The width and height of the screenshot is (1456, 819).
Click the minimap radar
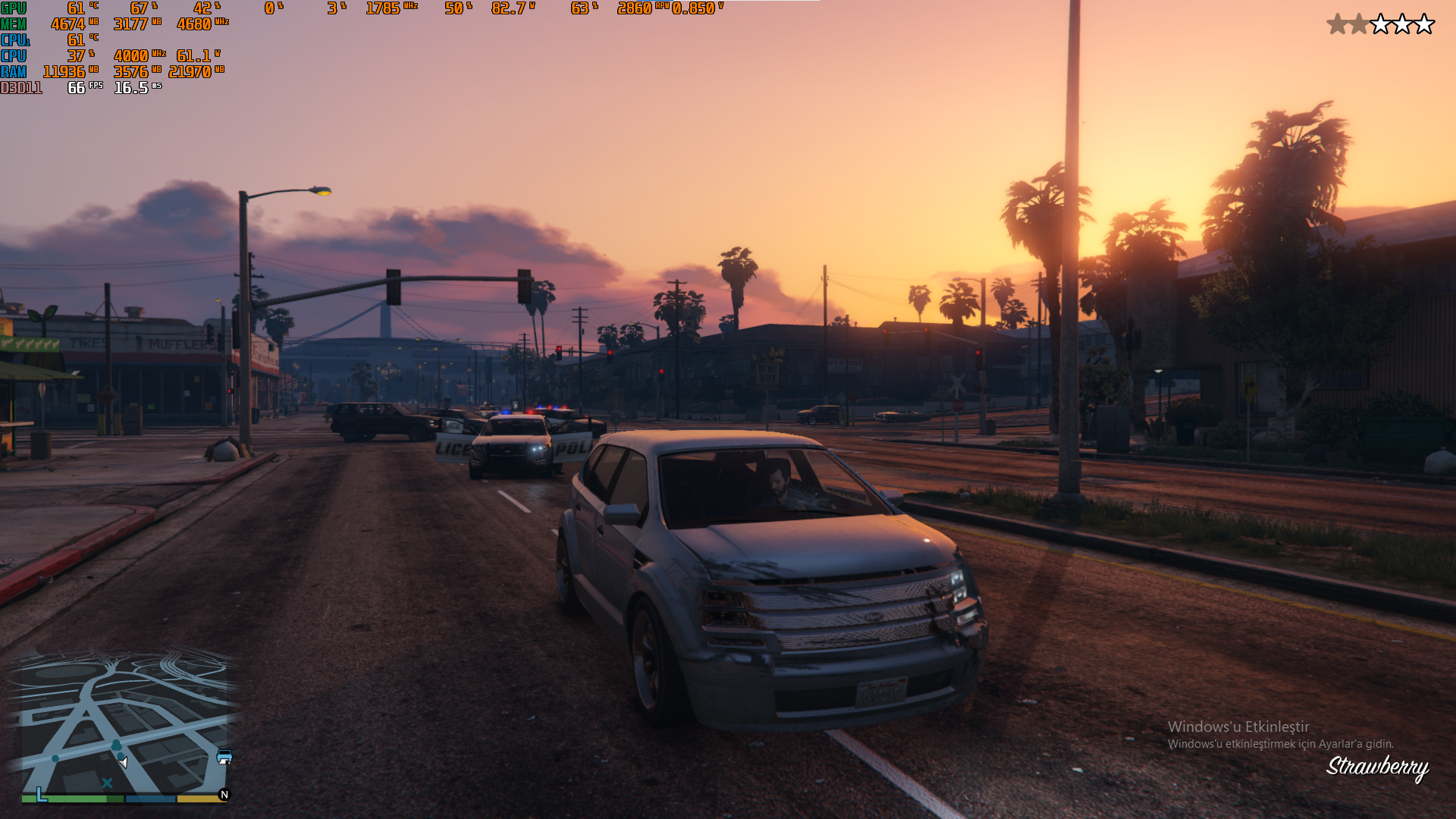[x=125, y=724]
